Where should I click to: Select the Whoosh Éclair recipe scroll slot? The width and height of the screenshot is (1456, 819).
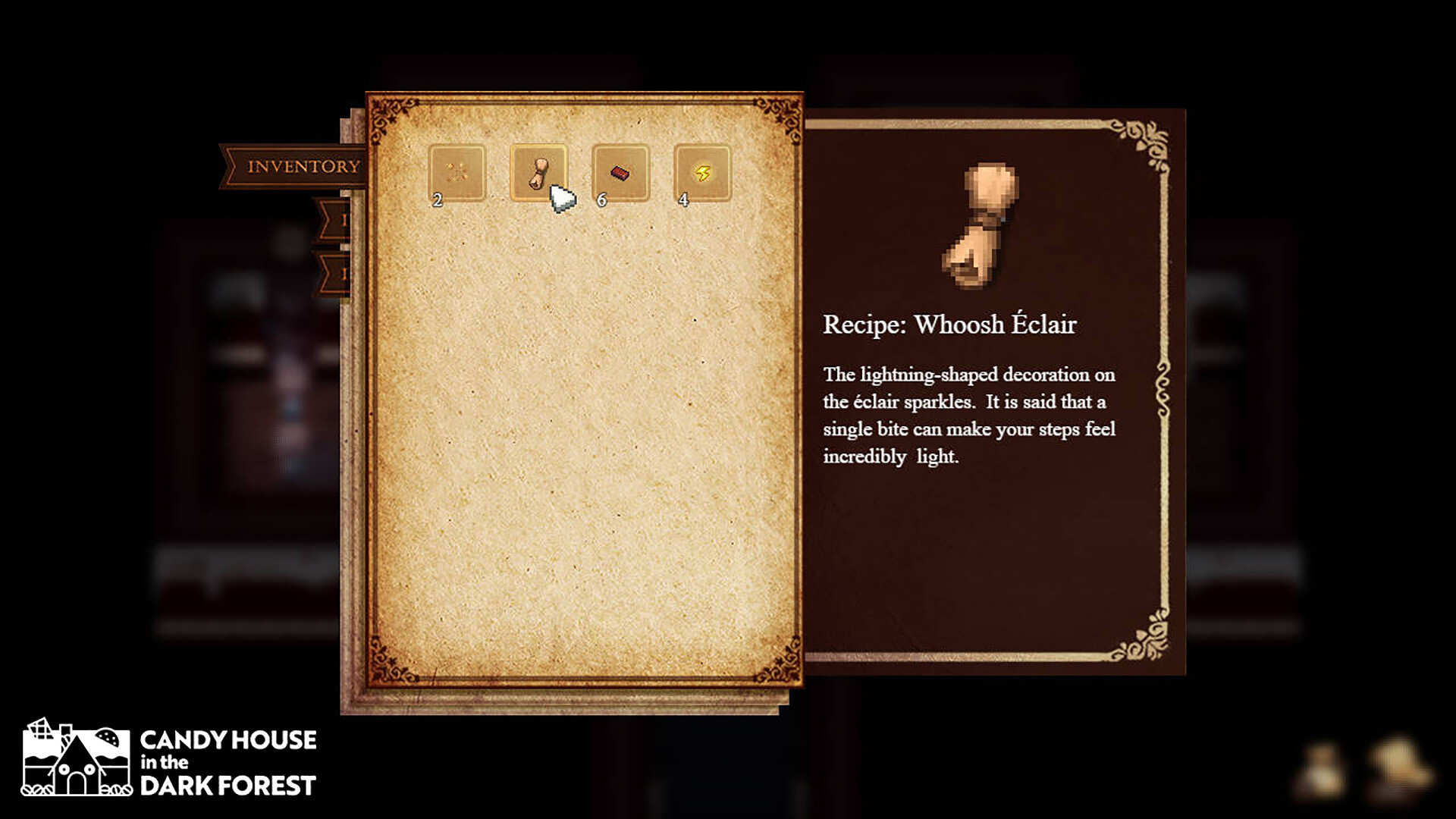click(x=538, y=173)
